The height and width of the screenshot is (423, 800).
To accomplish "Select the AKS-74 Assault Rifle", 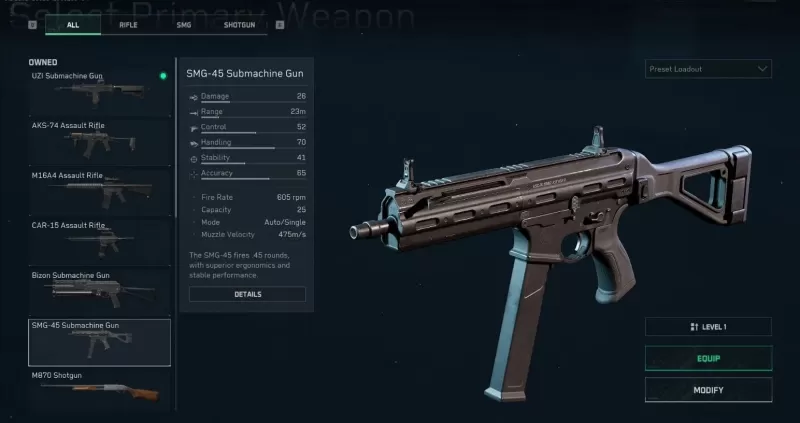I will tap(98, 140).
